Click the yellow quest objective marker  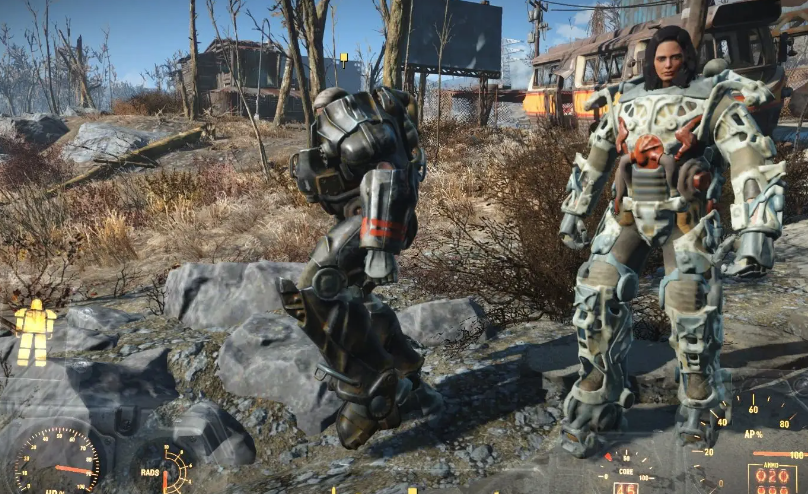tap(344, 59)
